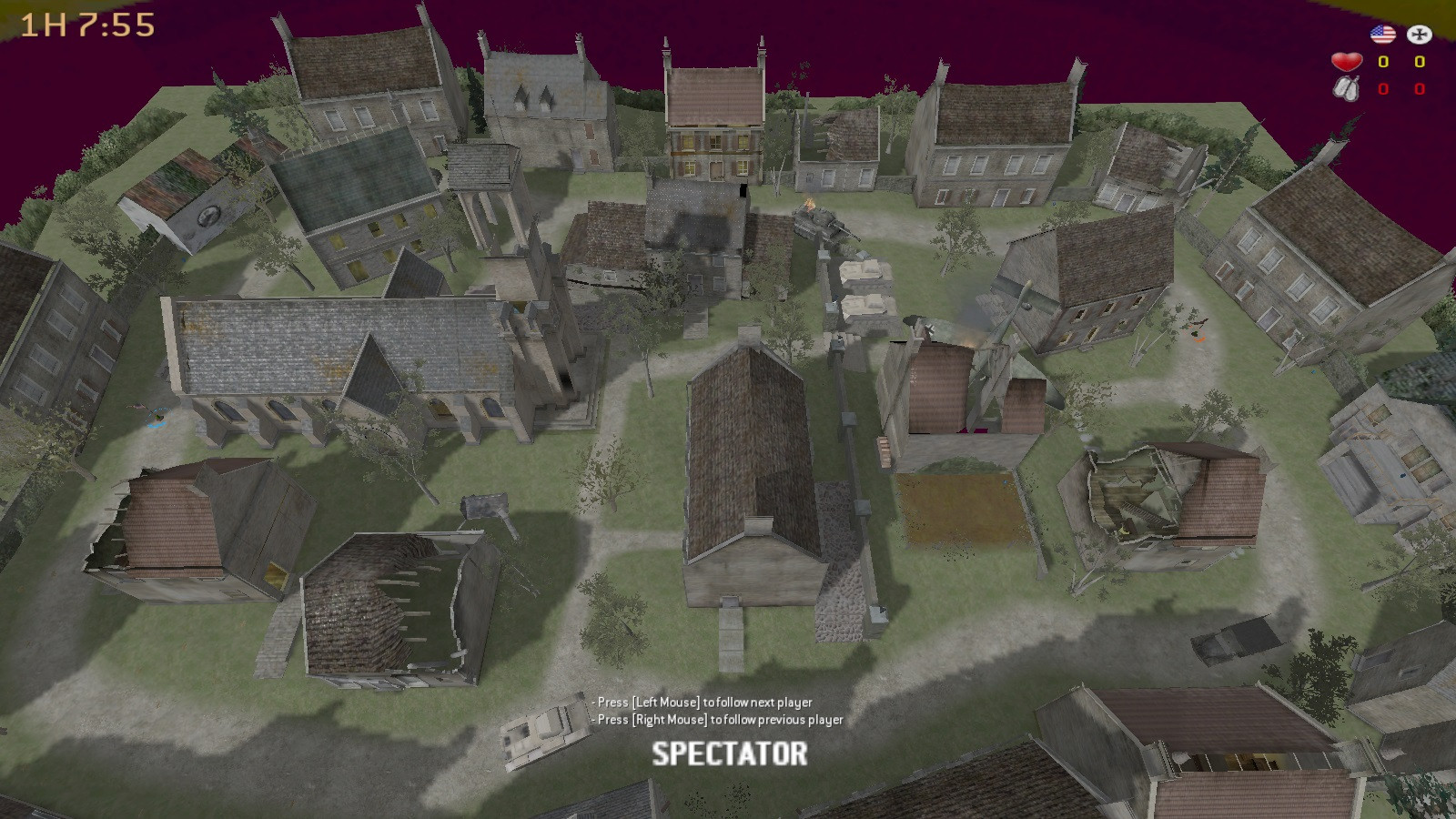Viewport: 1456px width, 819px height.
Task: Click the red Axis casualty counter
Action: point(1420,88)
